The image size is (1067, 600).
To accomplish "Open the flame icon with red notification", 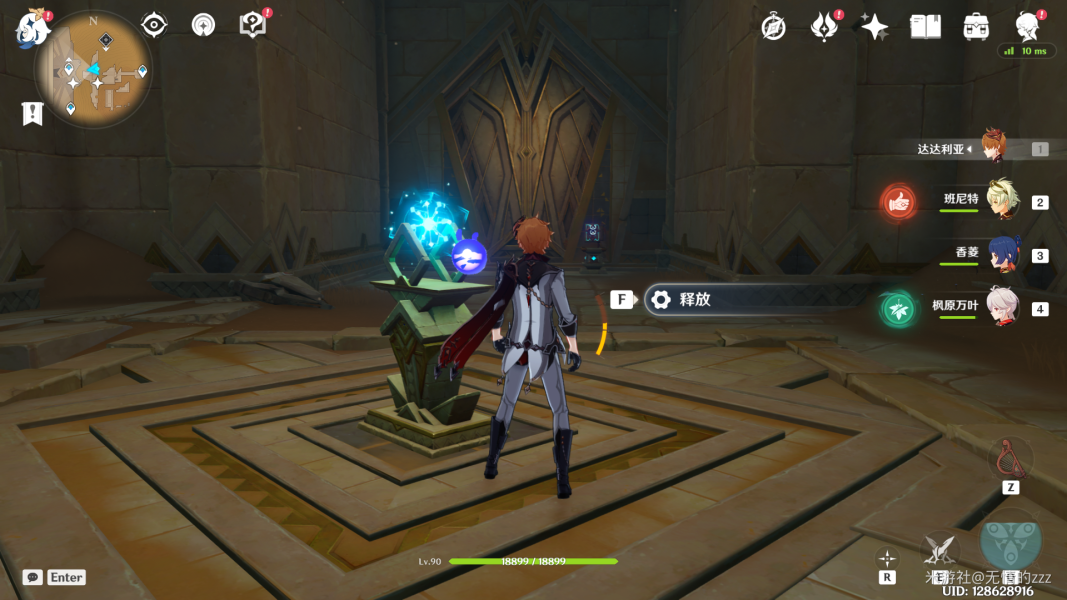I will tap(824, 27).
